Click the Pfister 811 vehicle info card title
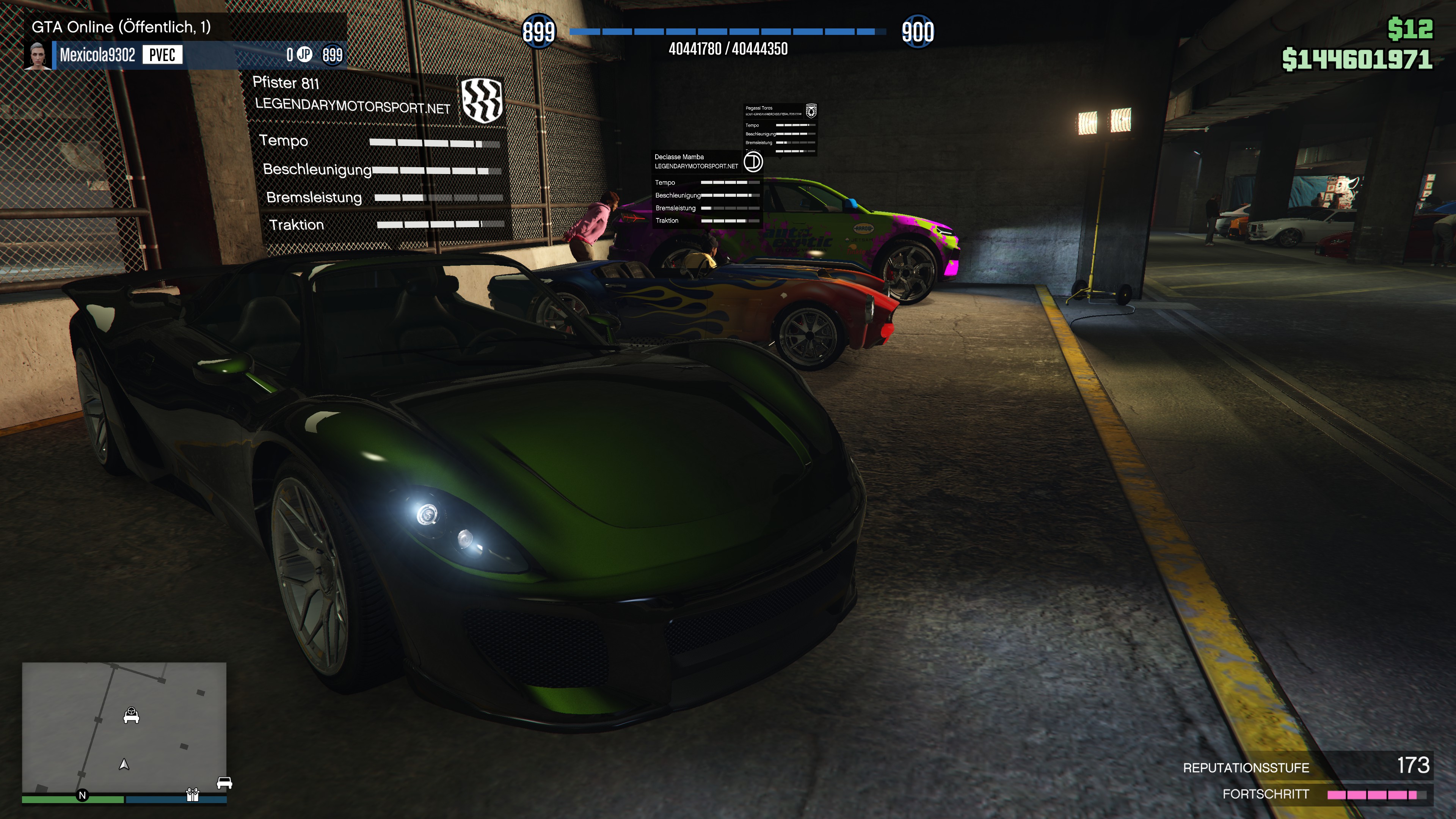This screenshot has width=1456, height=819. (x=286, y=83)
